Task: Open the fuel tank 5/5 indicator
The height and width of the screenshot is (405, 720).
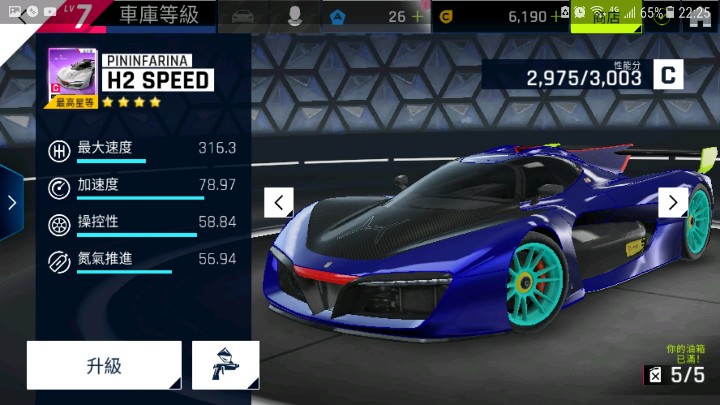Action: point(676,375)
